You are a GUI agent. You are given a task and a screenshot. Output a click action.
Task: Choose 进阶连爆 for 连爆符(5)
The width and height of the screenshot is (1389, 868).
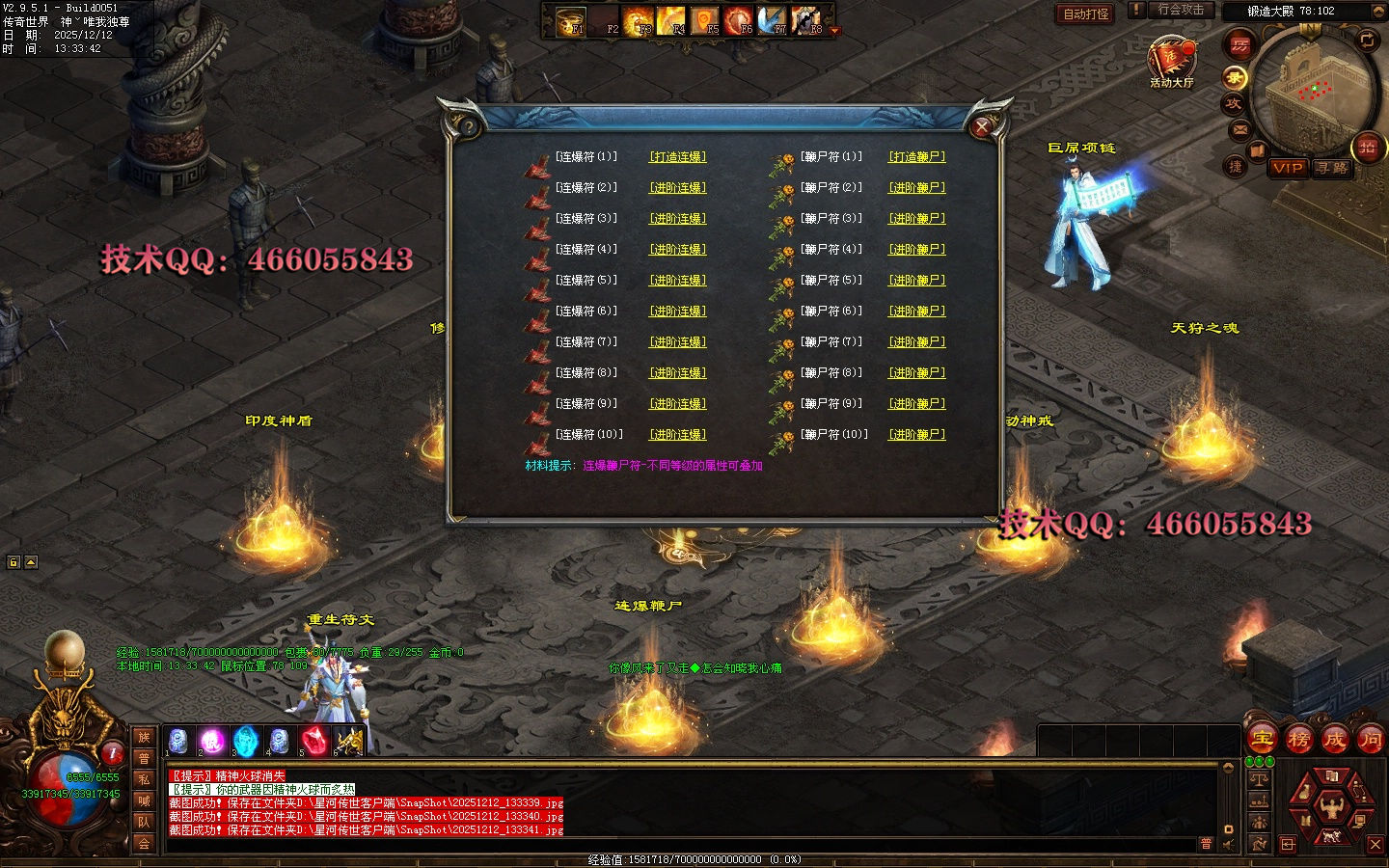click(x=677, y=281)
